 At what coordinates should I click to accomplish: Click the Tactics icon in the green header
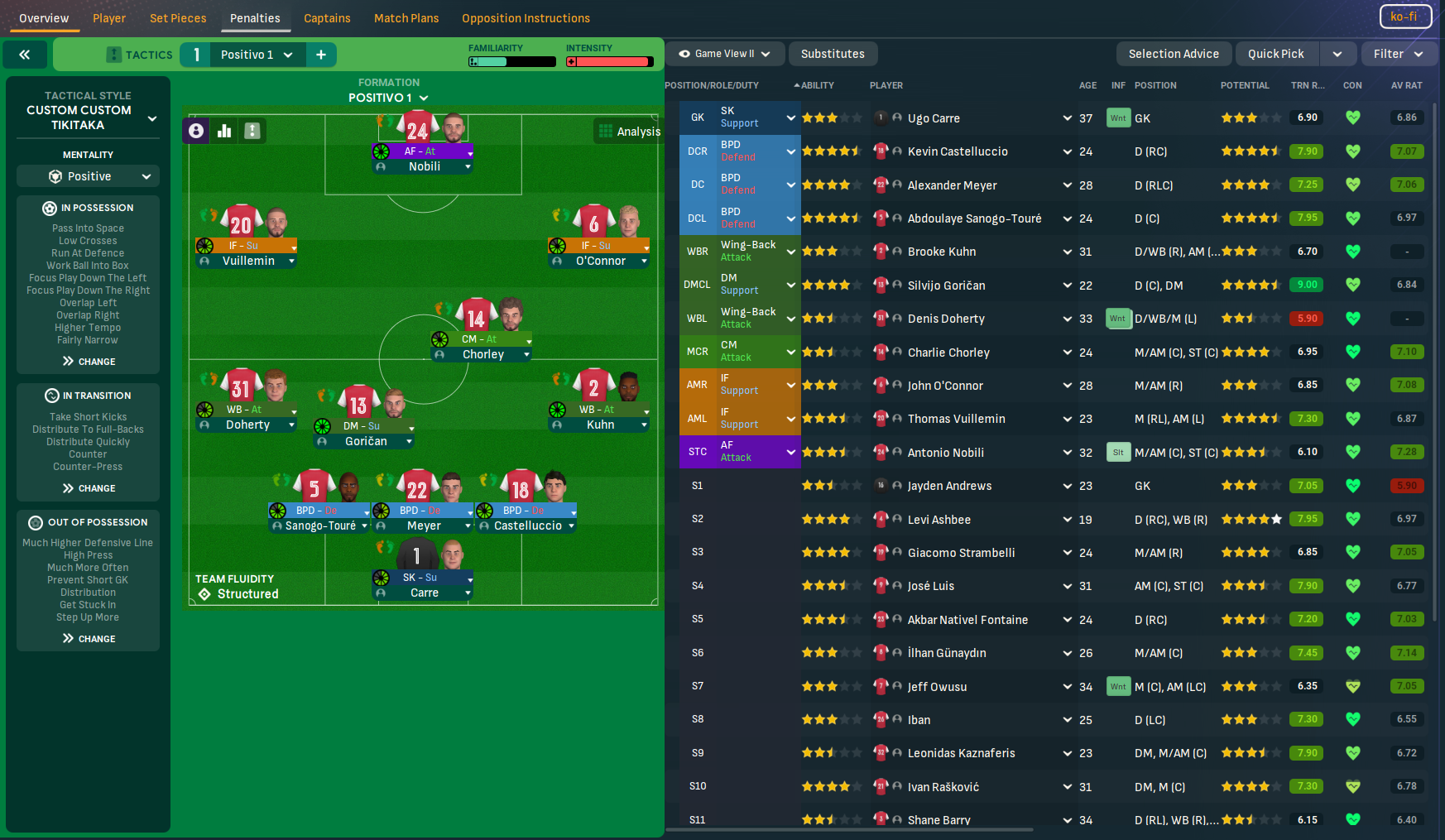(113, 54)
